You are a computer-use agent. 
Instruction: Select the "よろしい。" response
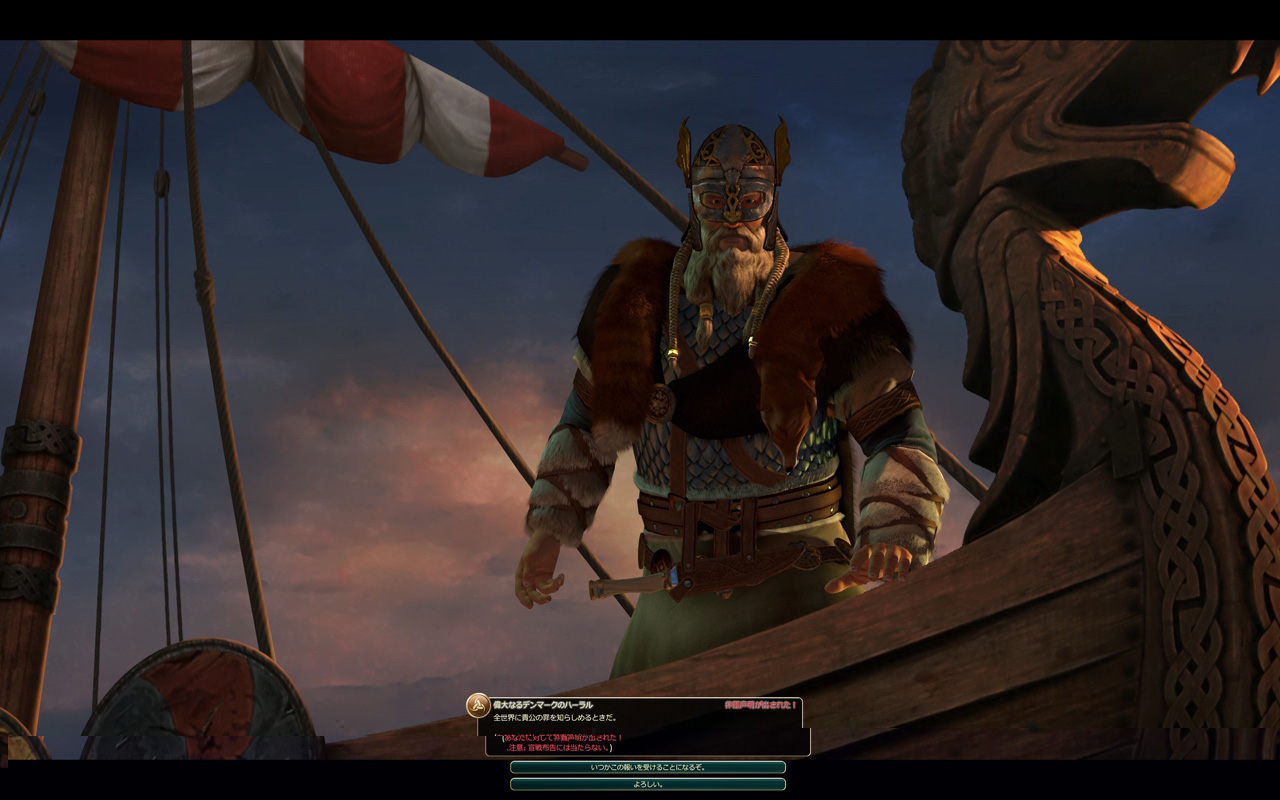tap(647, 784)
